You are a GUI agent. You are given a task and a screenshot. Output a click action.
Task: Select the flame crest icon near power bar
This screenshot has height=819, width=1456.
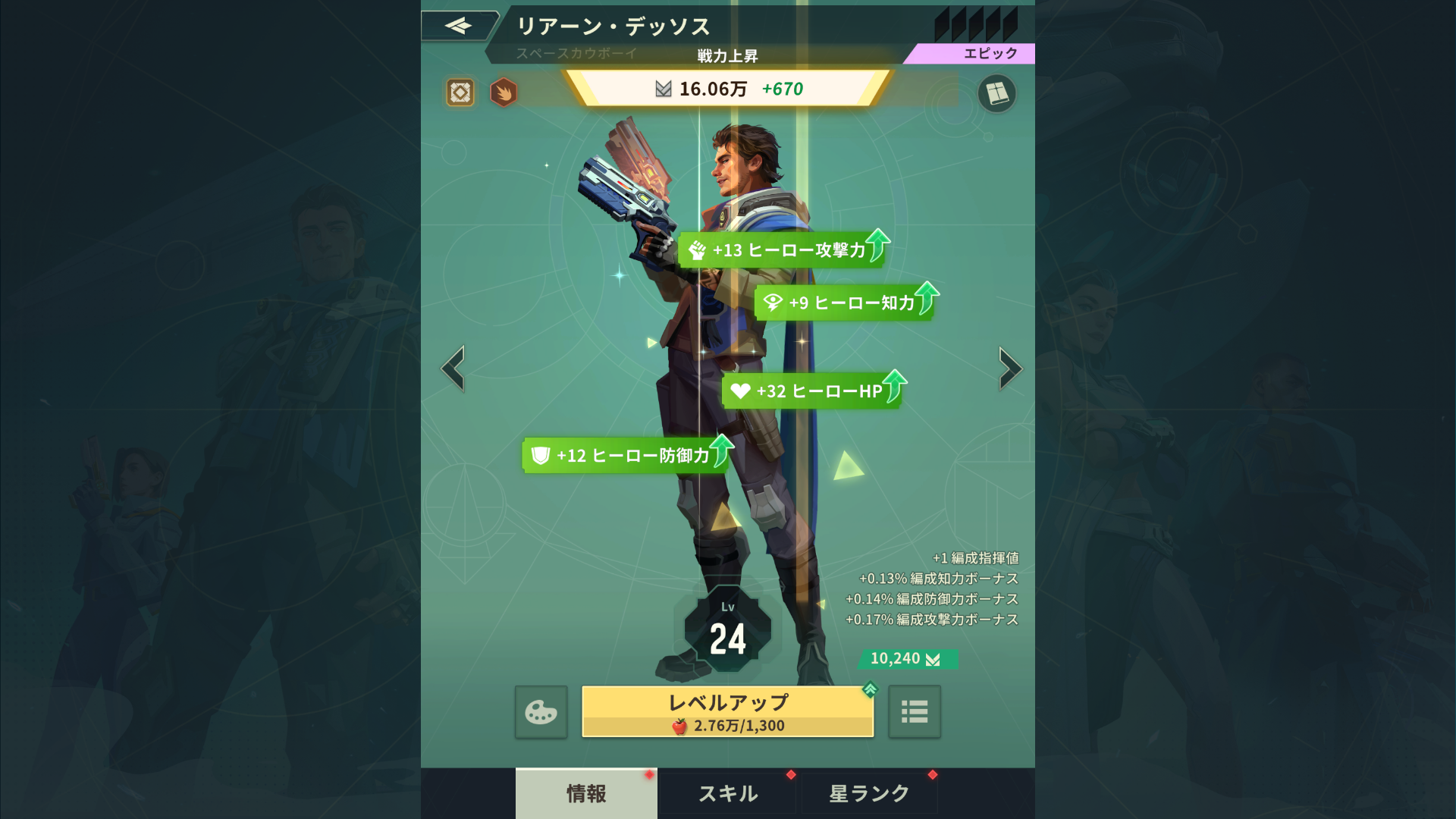(504, 93)
